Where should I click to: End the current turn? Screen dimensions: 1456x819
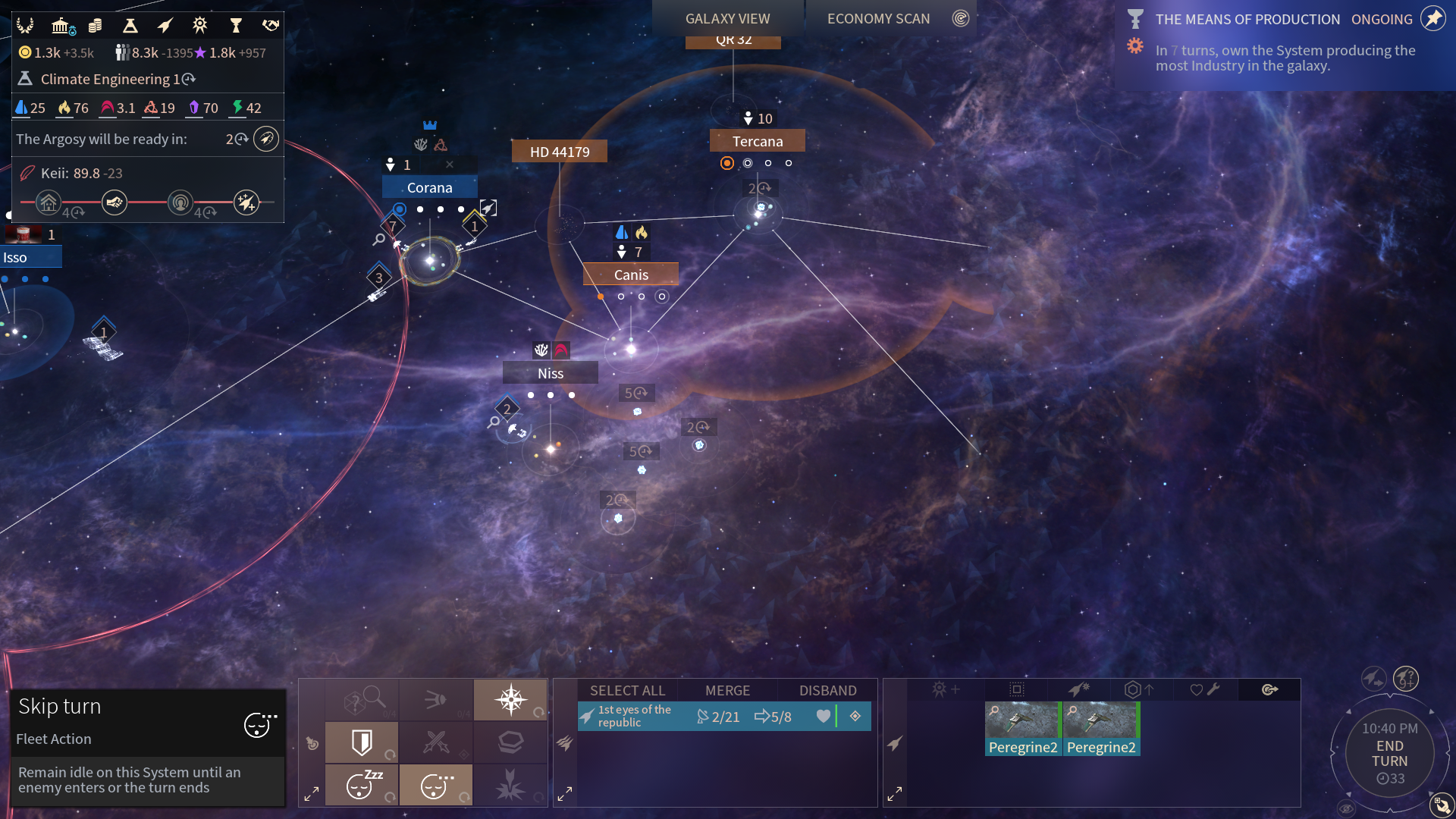coord(1389,754)
